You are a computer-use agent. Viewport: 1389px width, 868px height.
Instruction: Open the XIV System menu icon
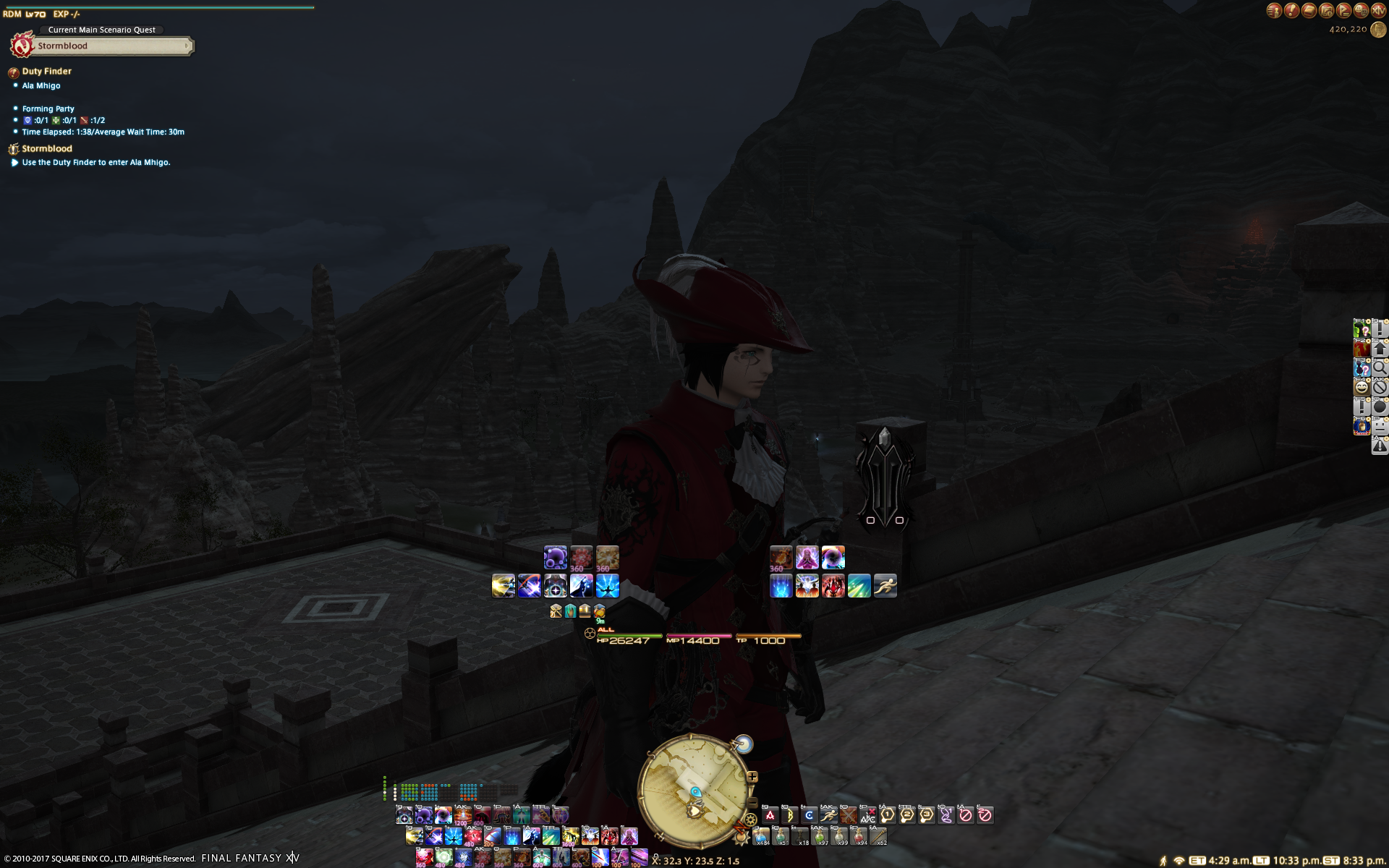click(x=1378, y=10)
